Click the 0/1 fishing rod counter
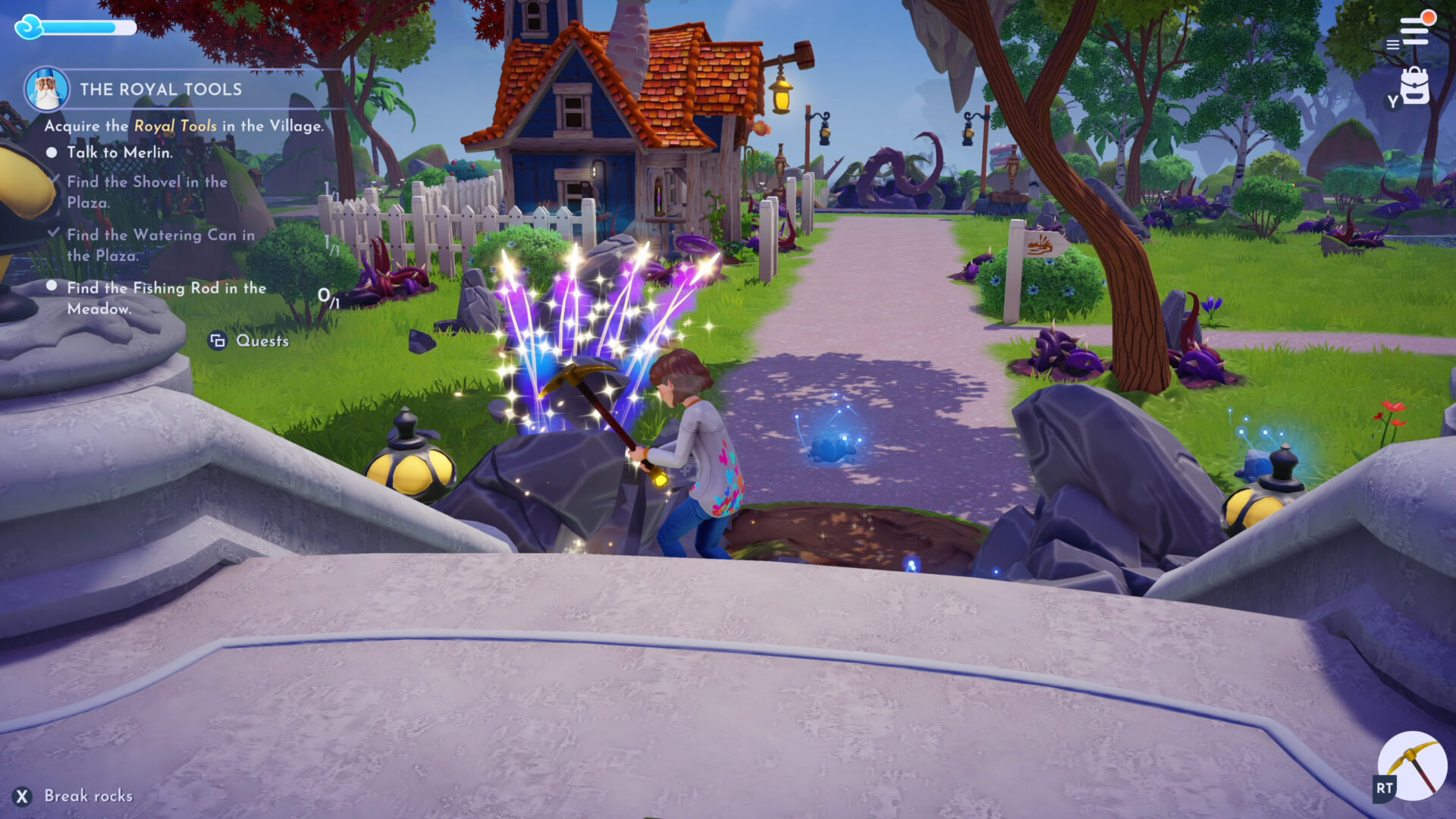This screenshot has height=819, width=1456. (x=328, y=297)
